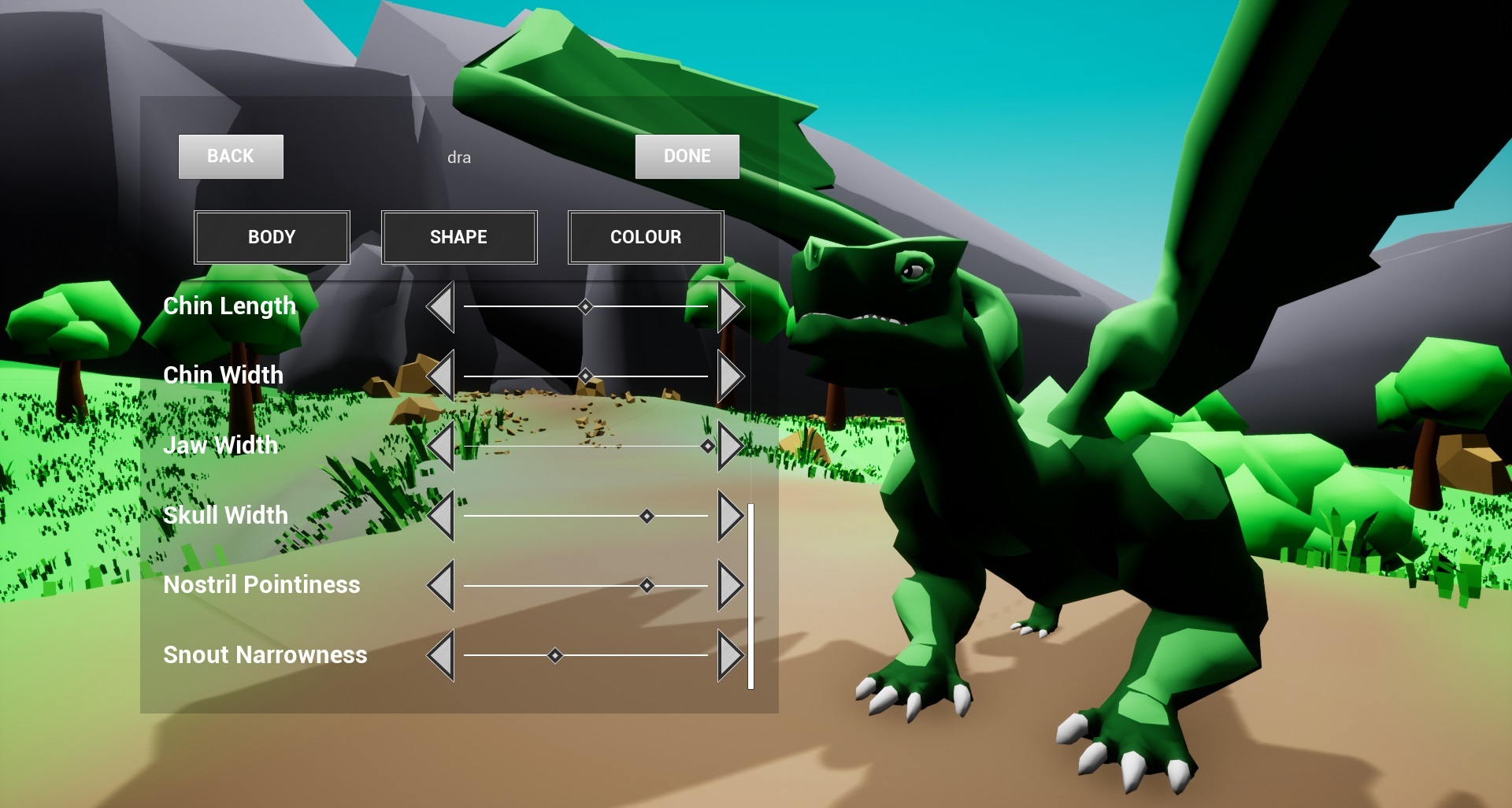Increase Jaw Width using the right arrow
Screen dimensions: 1512x808
pos(731,446)
